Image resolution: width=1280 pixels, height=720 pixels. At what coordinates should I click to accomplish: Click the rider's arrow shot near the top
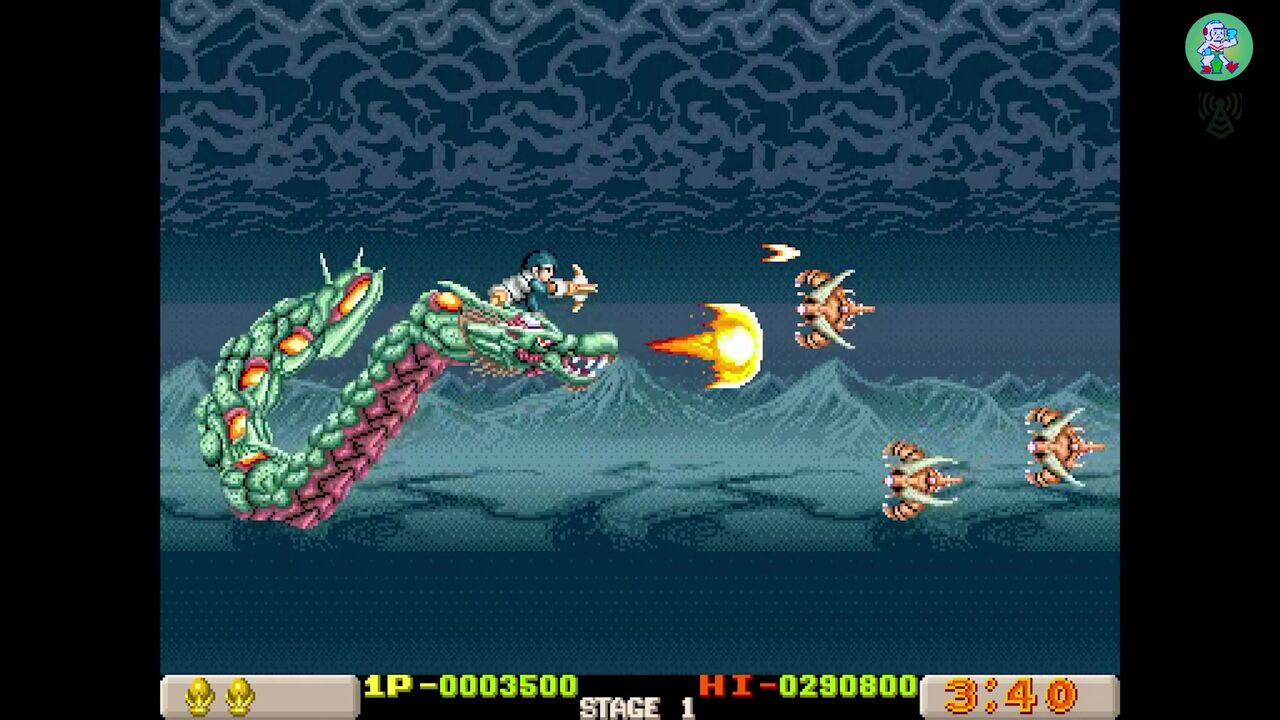pyautogui.click(x=781, y=254)
